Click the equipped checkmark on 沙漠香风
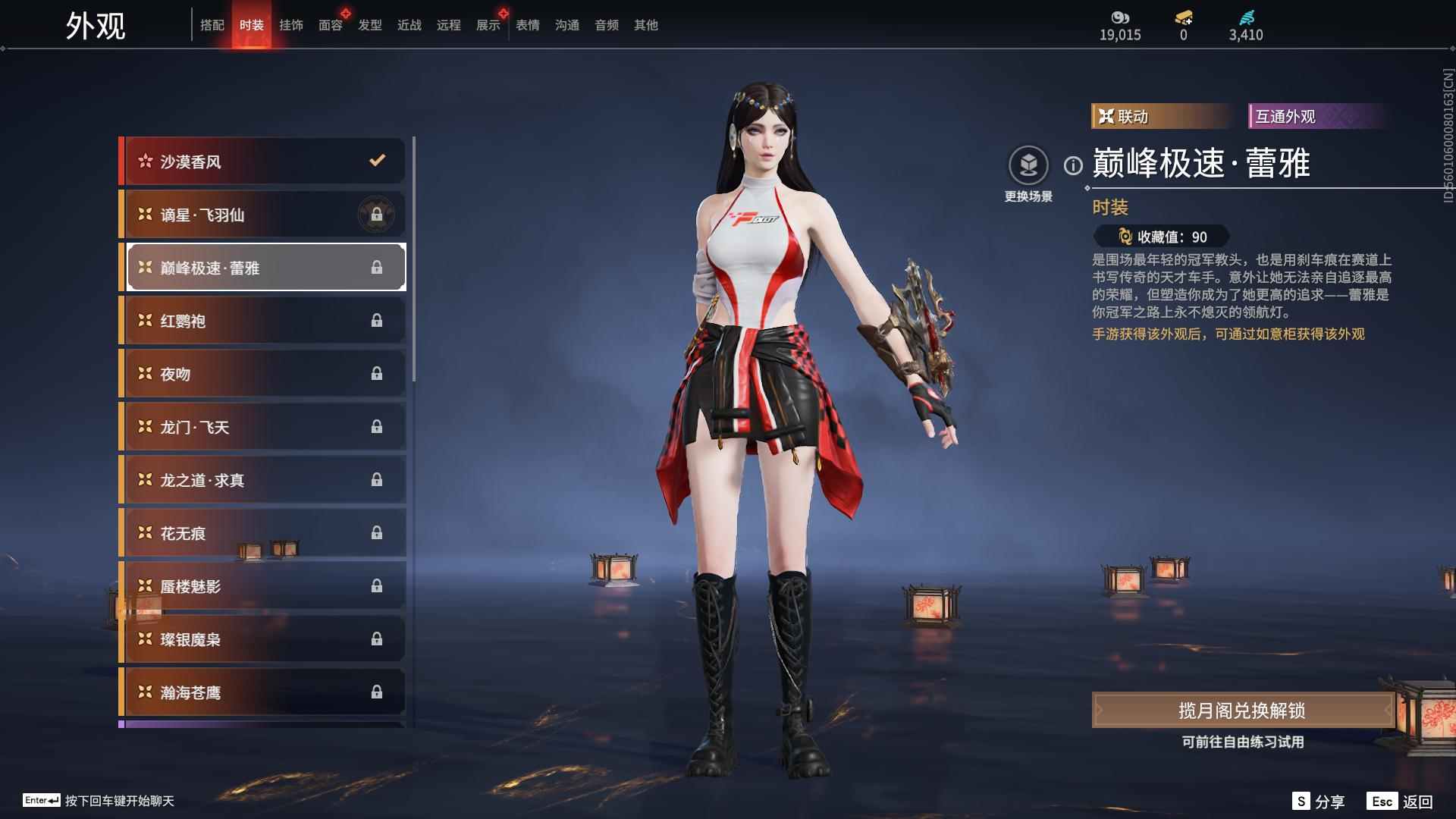The height and width of the screenshot is (819, 1456). 375,161
